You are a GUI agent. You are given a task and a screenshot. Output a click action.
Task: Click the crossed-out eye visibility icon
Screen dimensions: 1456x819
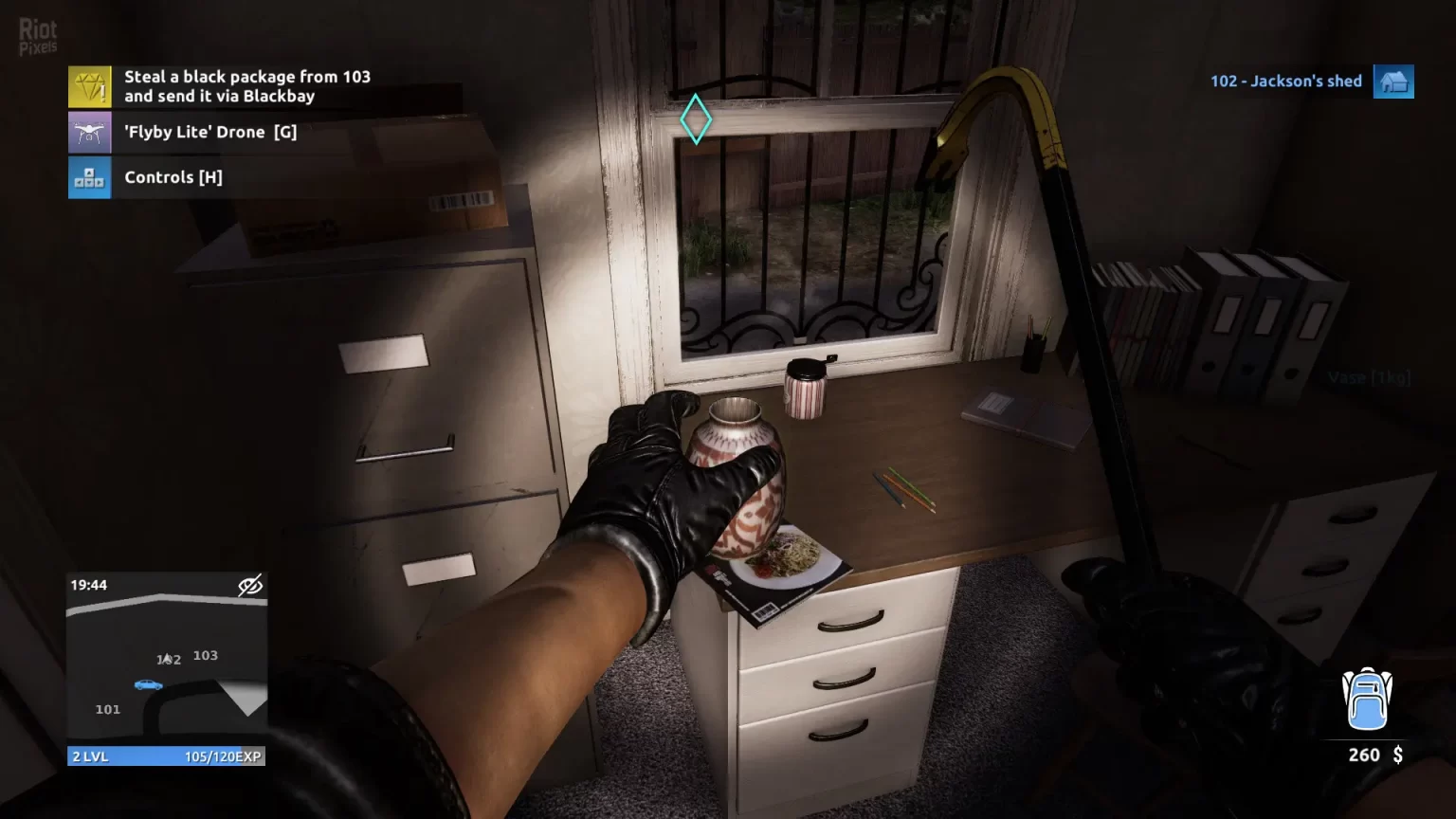250,586
